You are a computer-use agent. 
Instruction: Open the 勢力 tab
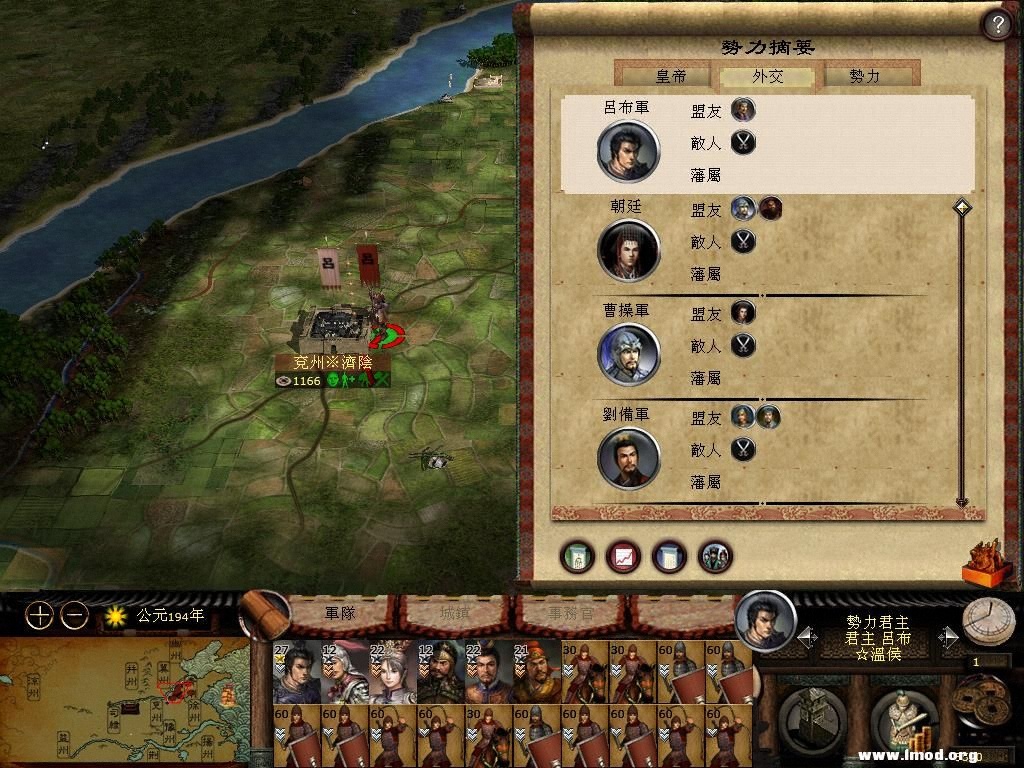(865, 76)
